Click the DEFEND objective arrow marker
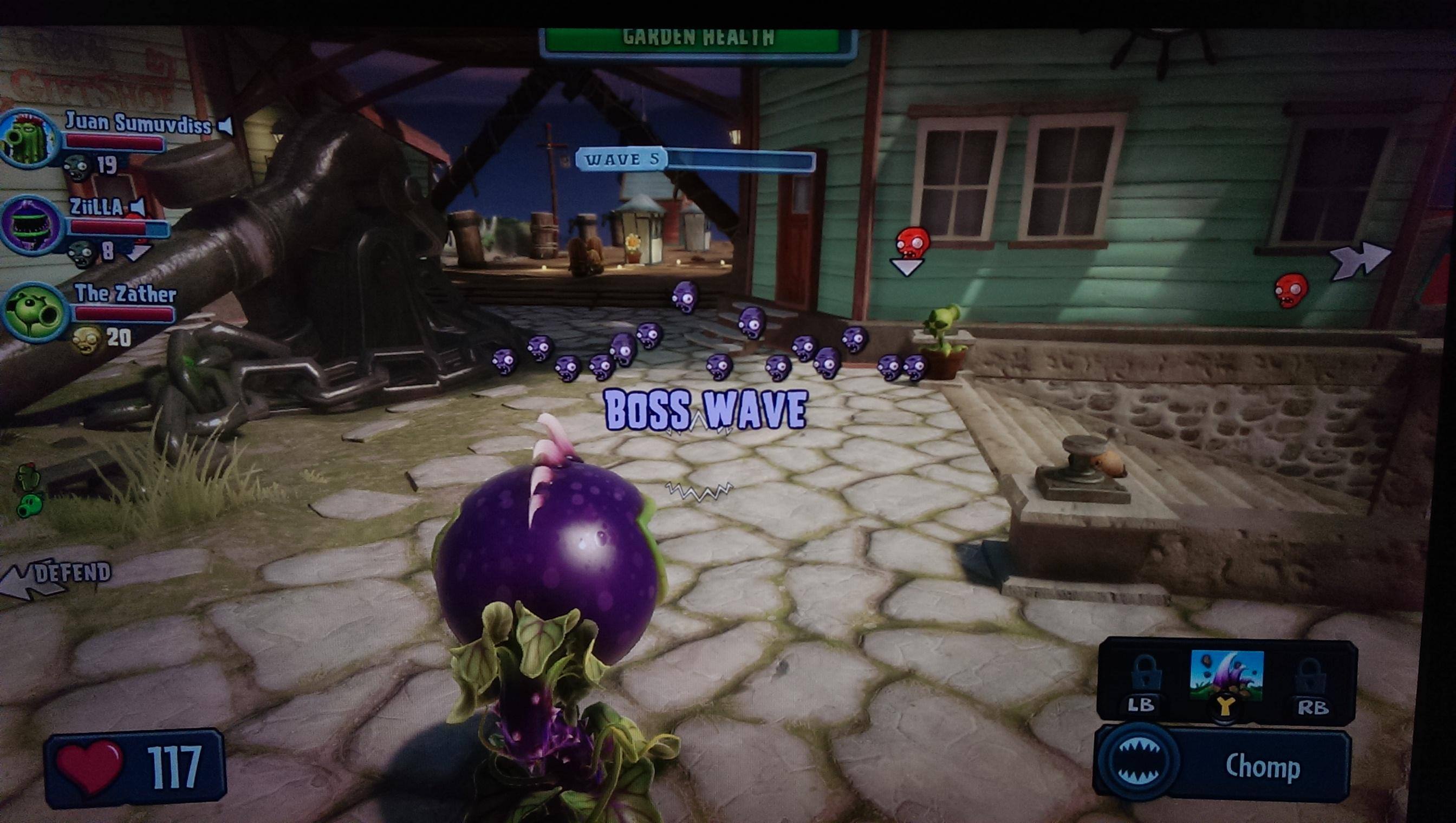The image size is (1456, 823). tap(54, 578)
